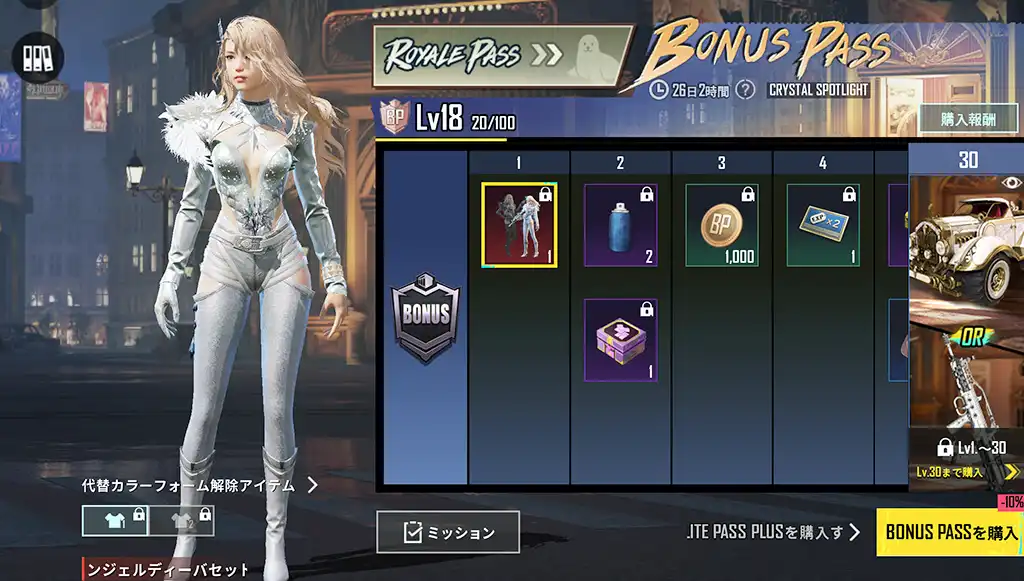
Task: Preview the level 30 white car reward
Action: [x=965, y=245]
